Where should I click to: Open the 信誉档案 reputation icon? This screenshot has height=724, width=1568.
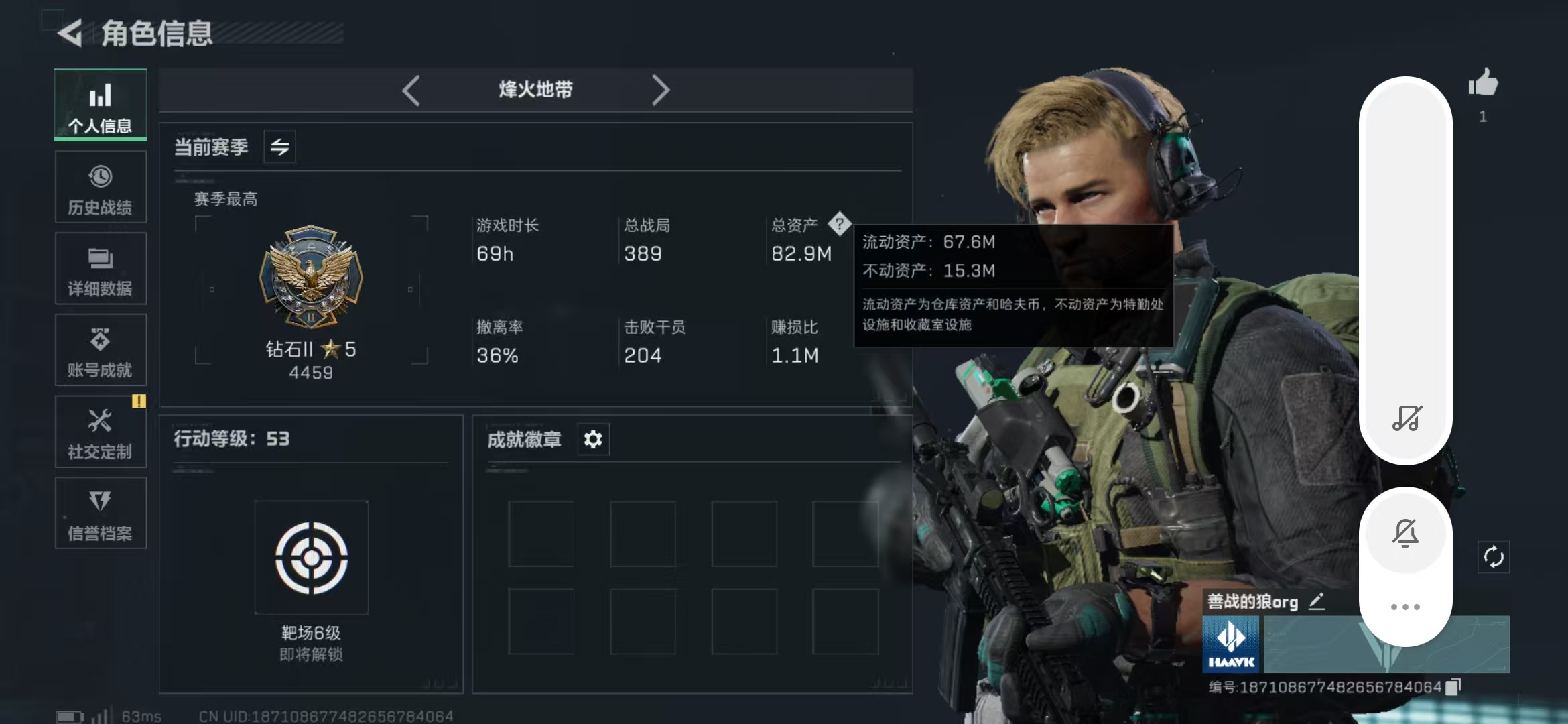(101, 514)
